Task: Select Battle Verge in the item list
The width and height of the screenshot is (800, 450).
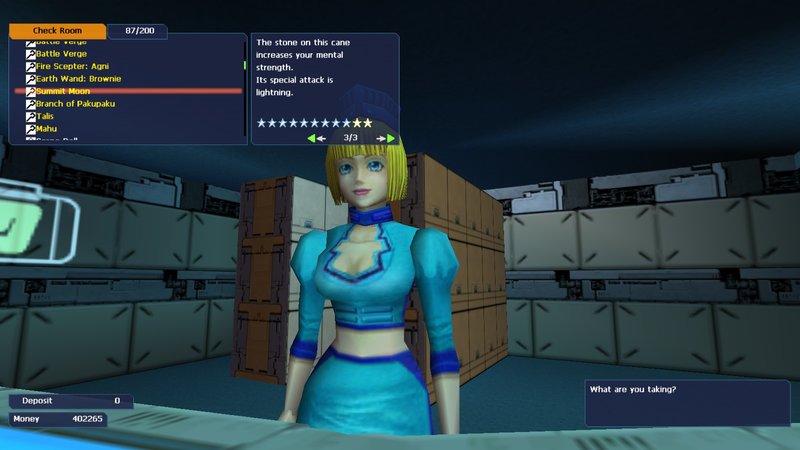Action: (x=61, y=53)
